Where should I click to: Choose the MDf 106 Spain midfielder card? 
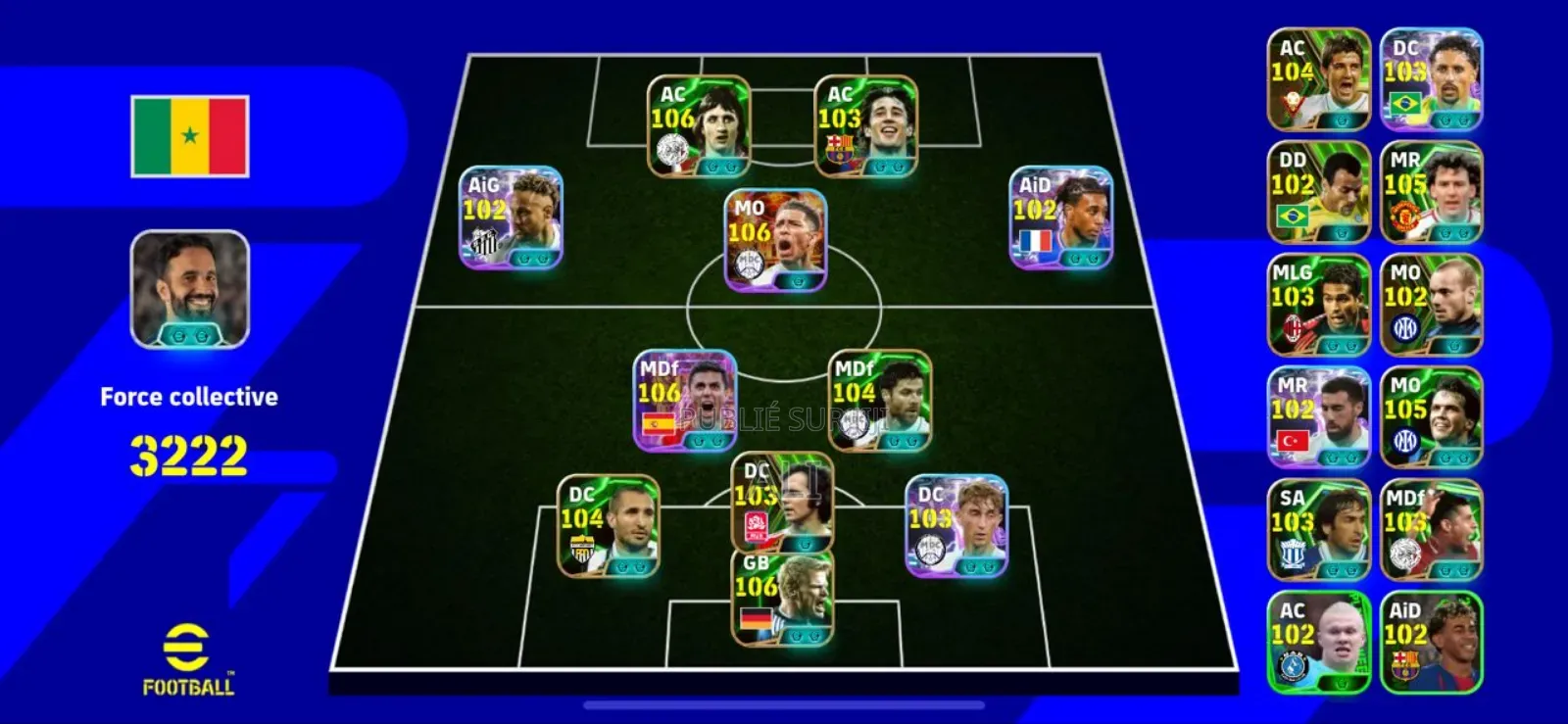pyautogui.click(x=684, y=402)
